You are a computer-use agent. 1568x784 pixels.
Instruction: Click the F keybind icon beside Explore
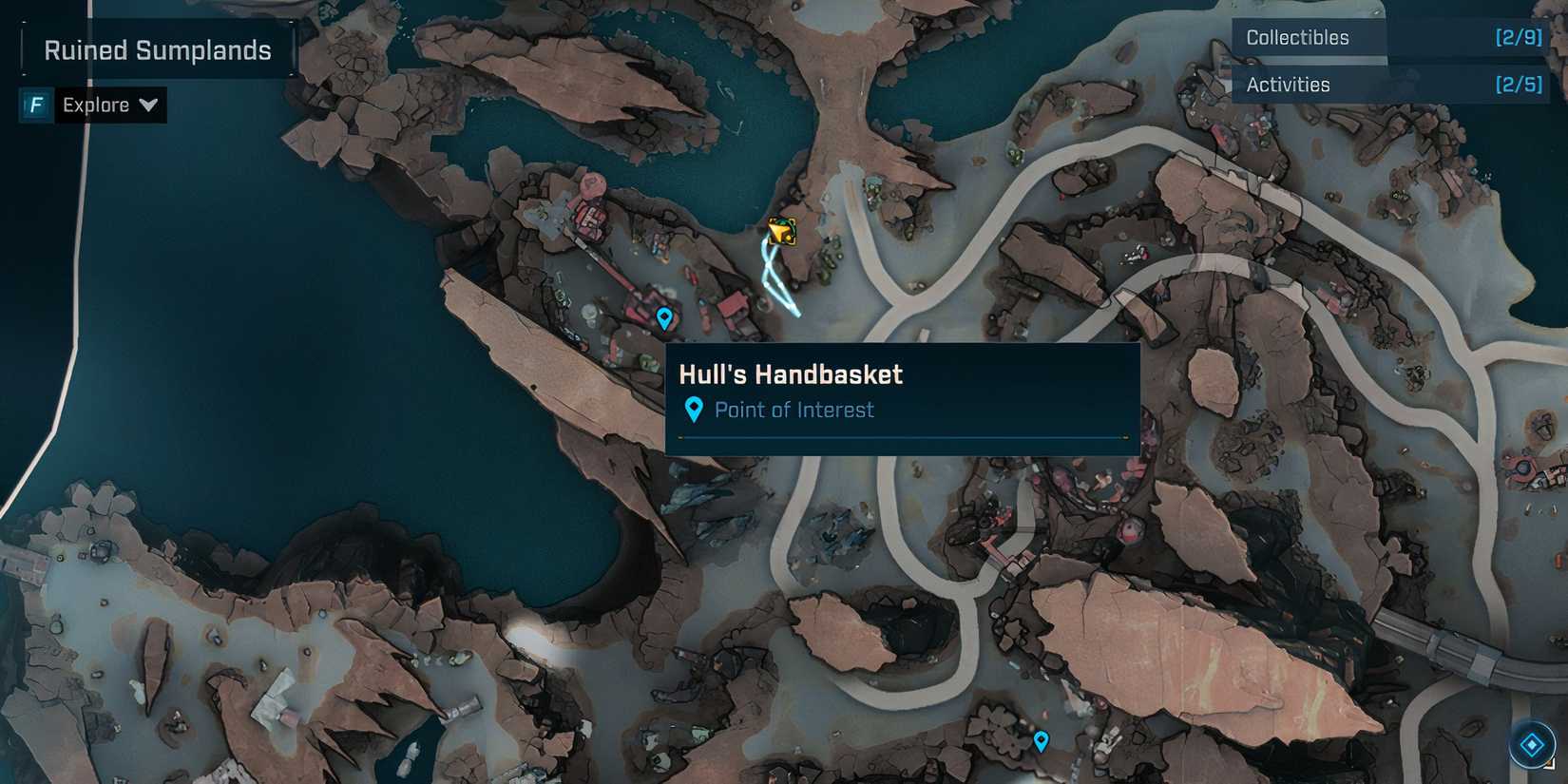[34, 105]
